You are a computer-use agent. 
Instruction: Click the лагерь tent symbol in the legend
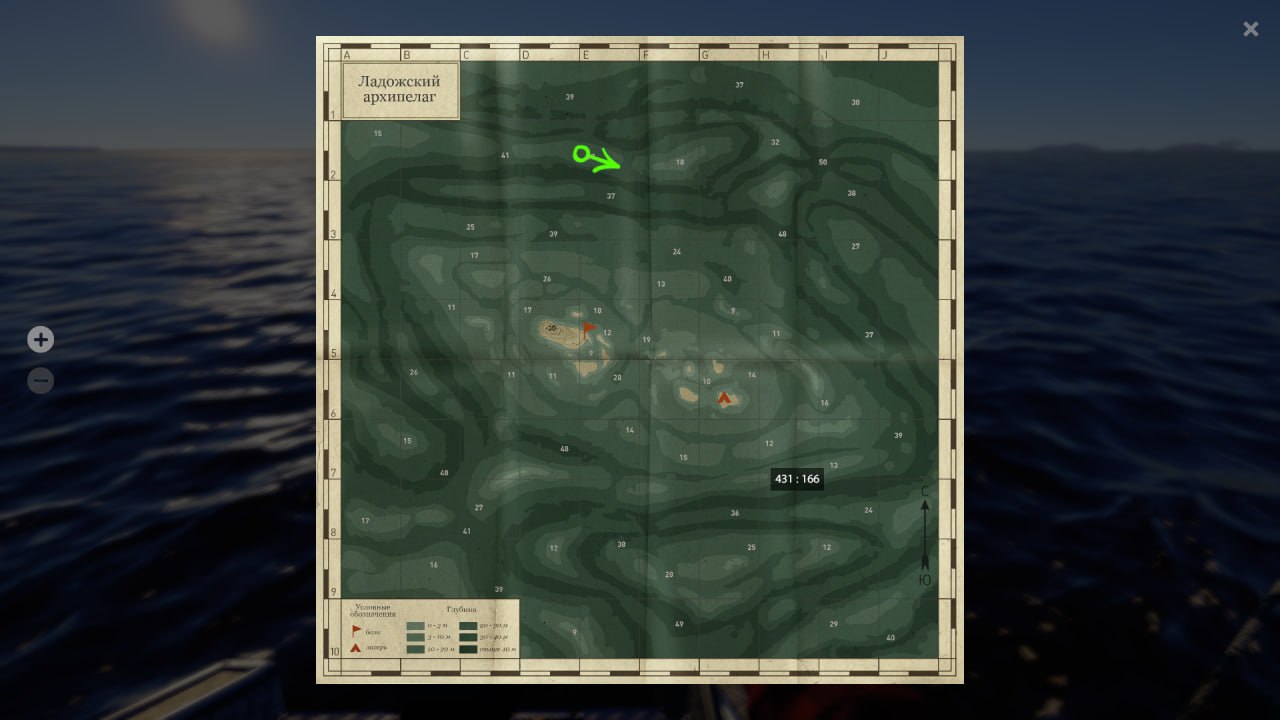pyautogui.click(x=356, y=648)
